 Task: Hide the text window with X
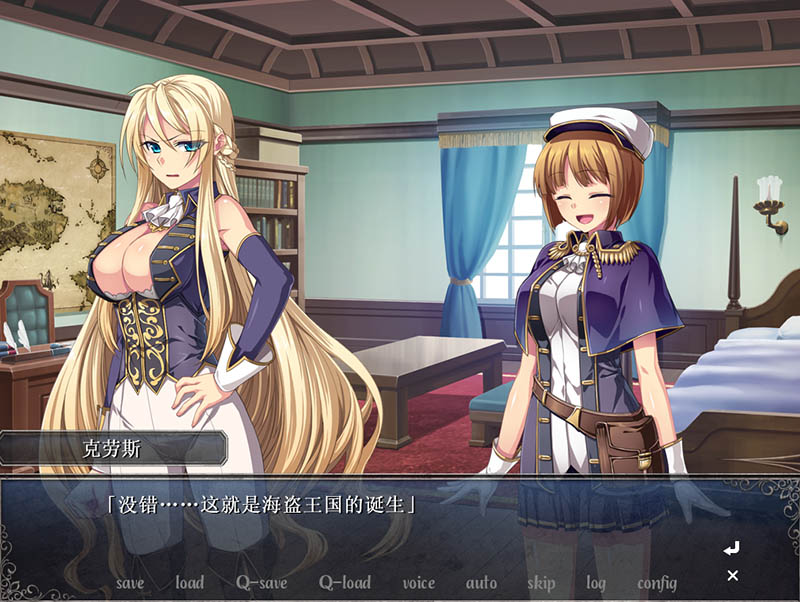pyautogui.click(x=733, y=575)
